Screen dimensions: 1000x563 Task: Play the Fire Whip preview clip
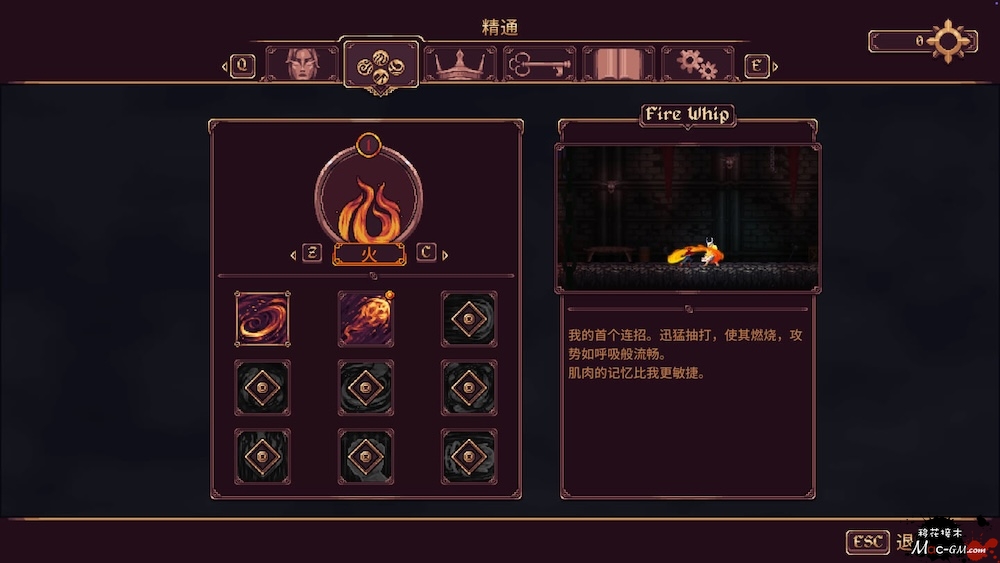tap(689, 218)
